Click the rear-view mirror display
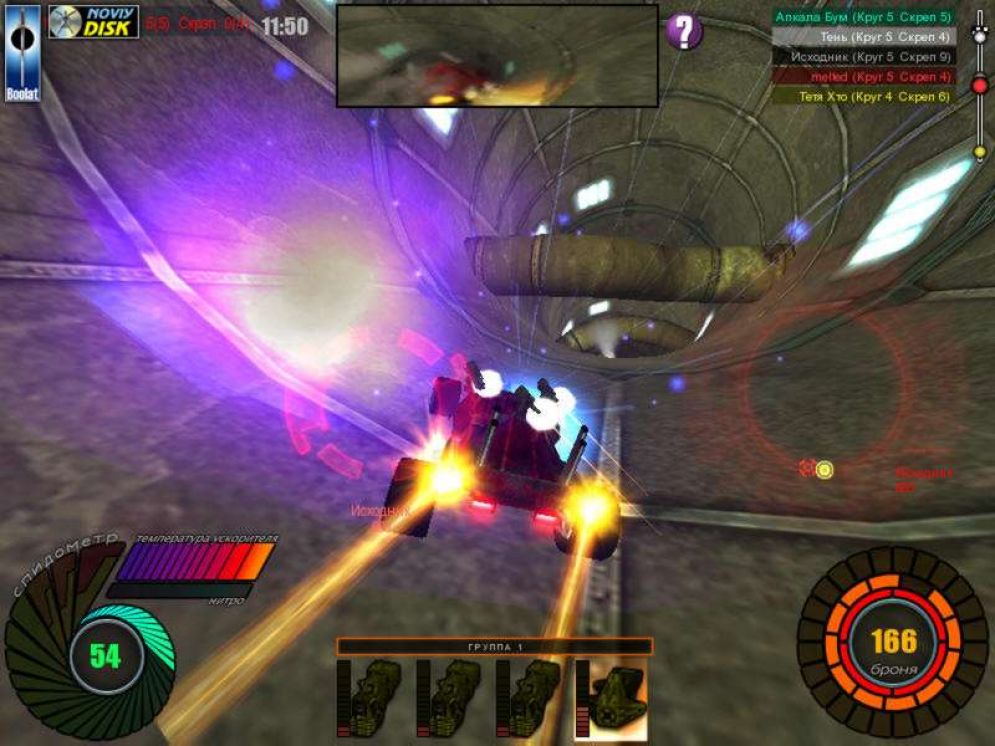 pos(496,55)
